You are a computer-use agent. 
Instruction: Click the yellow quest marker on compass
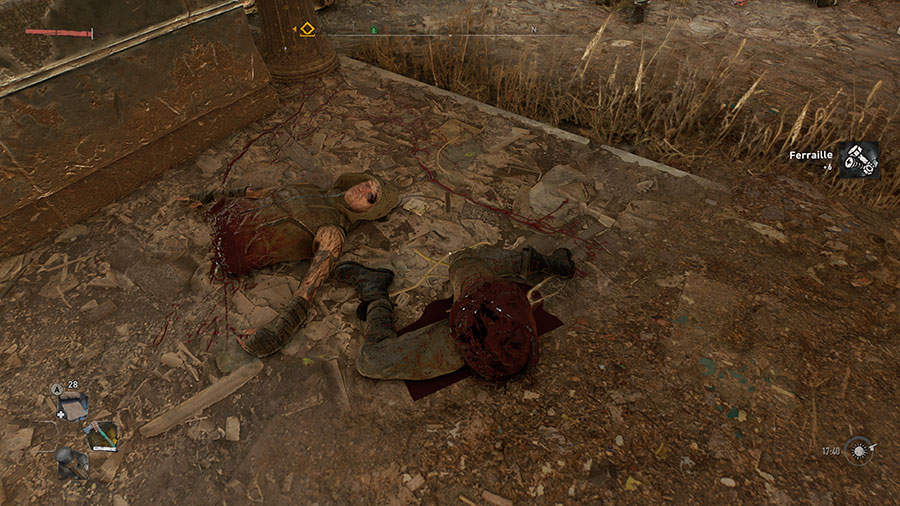(307, 30)
